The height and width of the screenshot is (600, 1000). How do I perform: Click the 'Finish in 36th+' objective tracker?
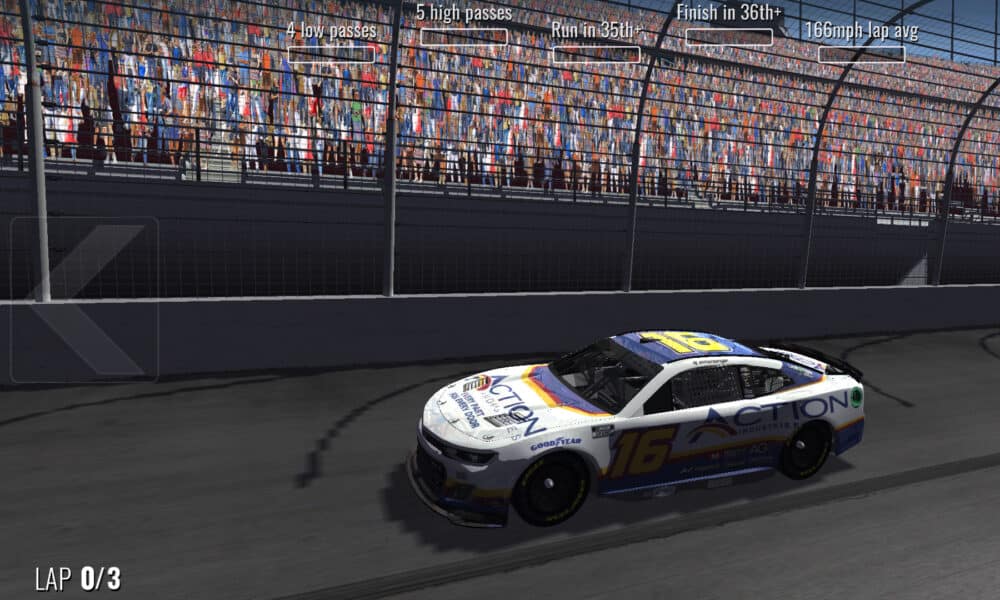click(x=729, y=26)
